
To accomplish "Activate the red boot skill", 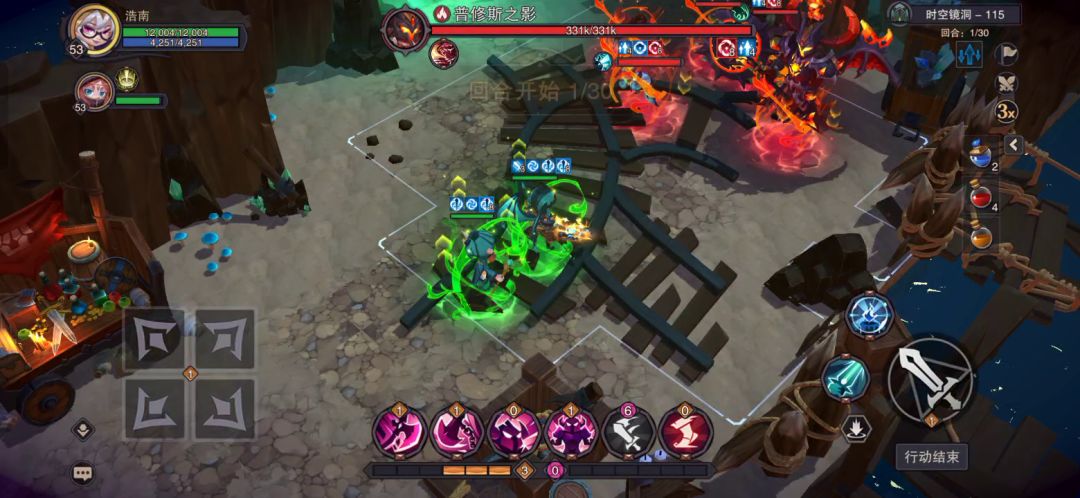I will pyautogui.click(x=686, y=432).
